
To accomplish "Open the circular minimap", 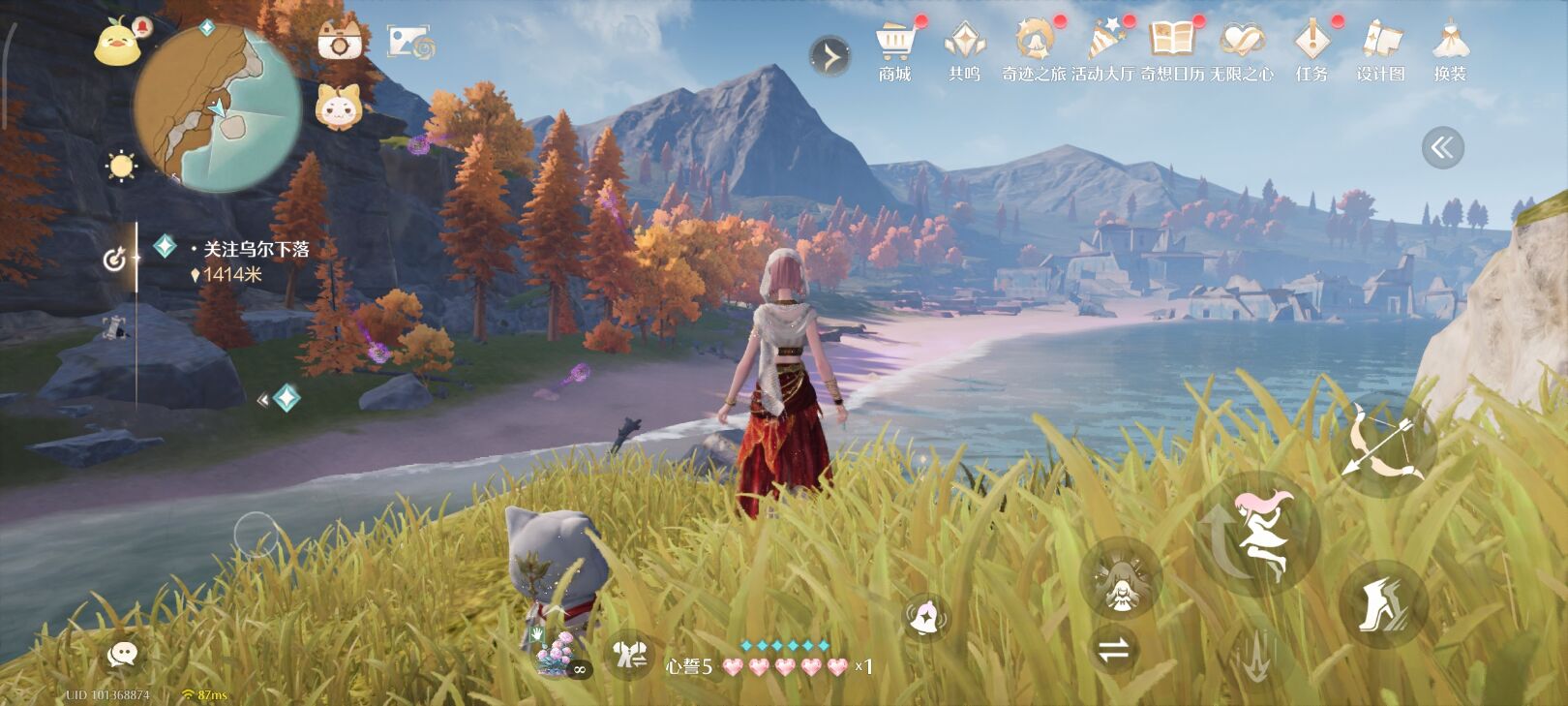I will tap(217, 107).
